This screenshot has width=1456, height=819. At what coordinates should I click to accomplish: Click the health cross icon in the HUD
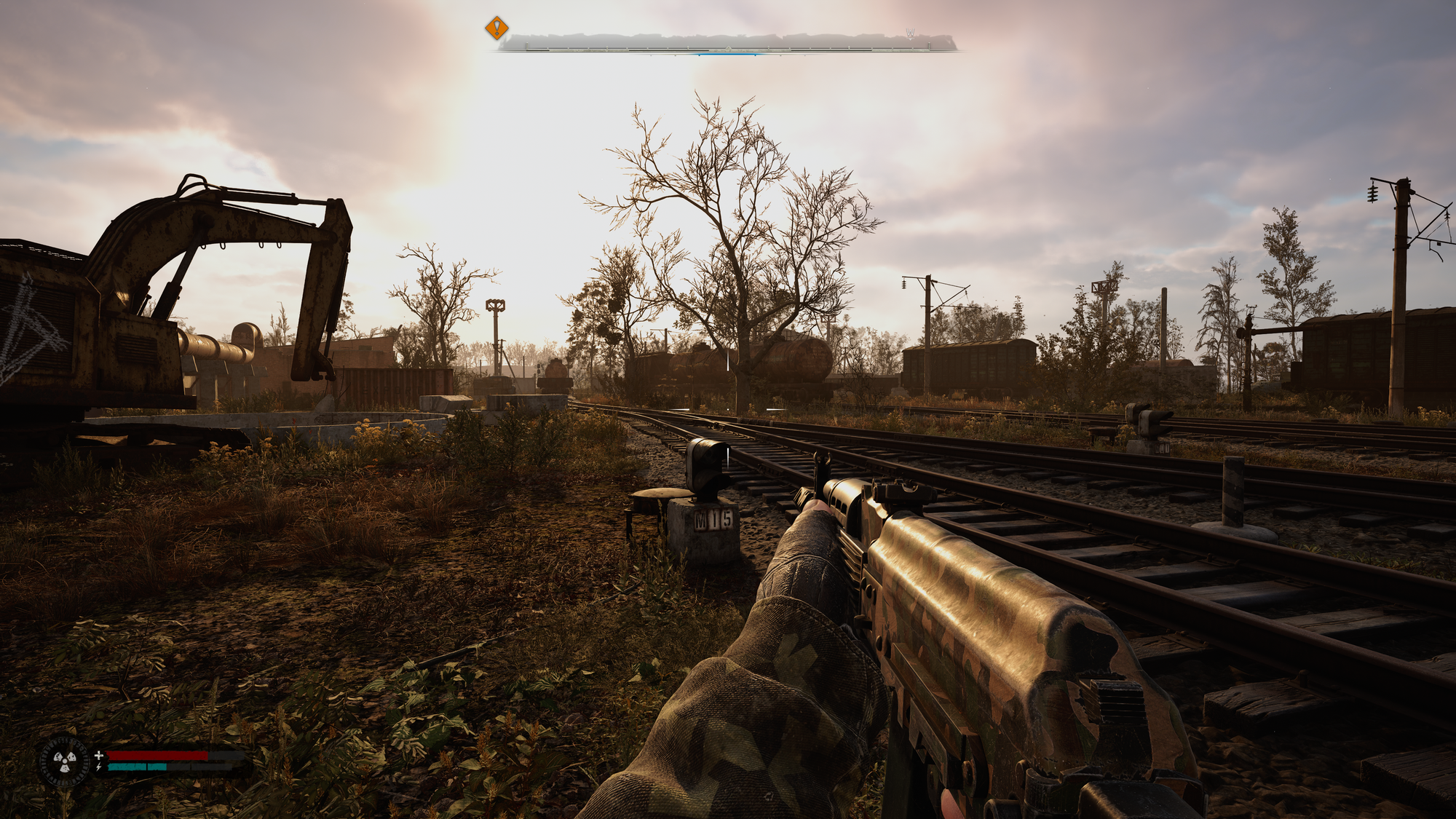tap(99, 755)
